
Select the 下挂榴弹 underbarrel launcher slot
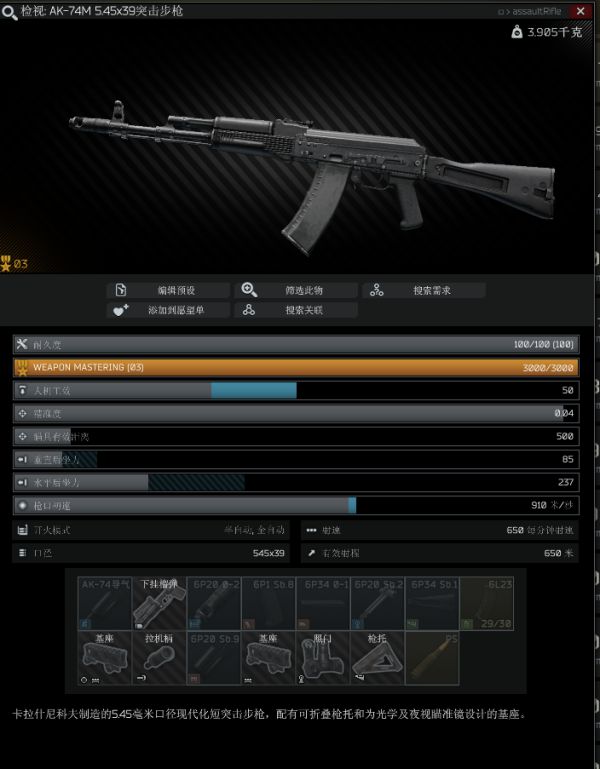[x=159, y=603]
